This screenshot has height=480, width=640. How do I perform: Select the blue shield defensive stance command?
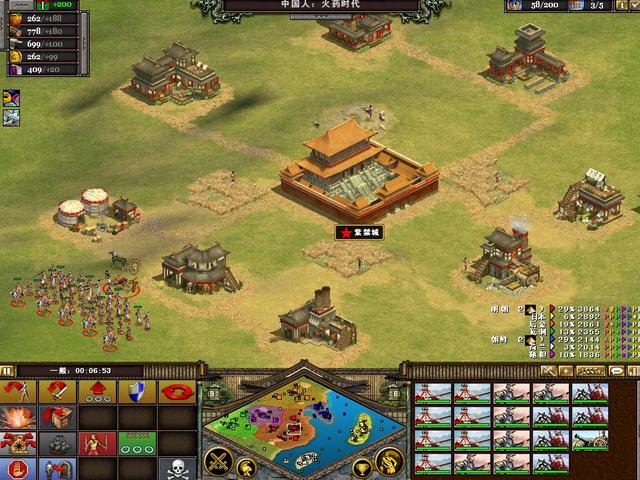(134, 391)
